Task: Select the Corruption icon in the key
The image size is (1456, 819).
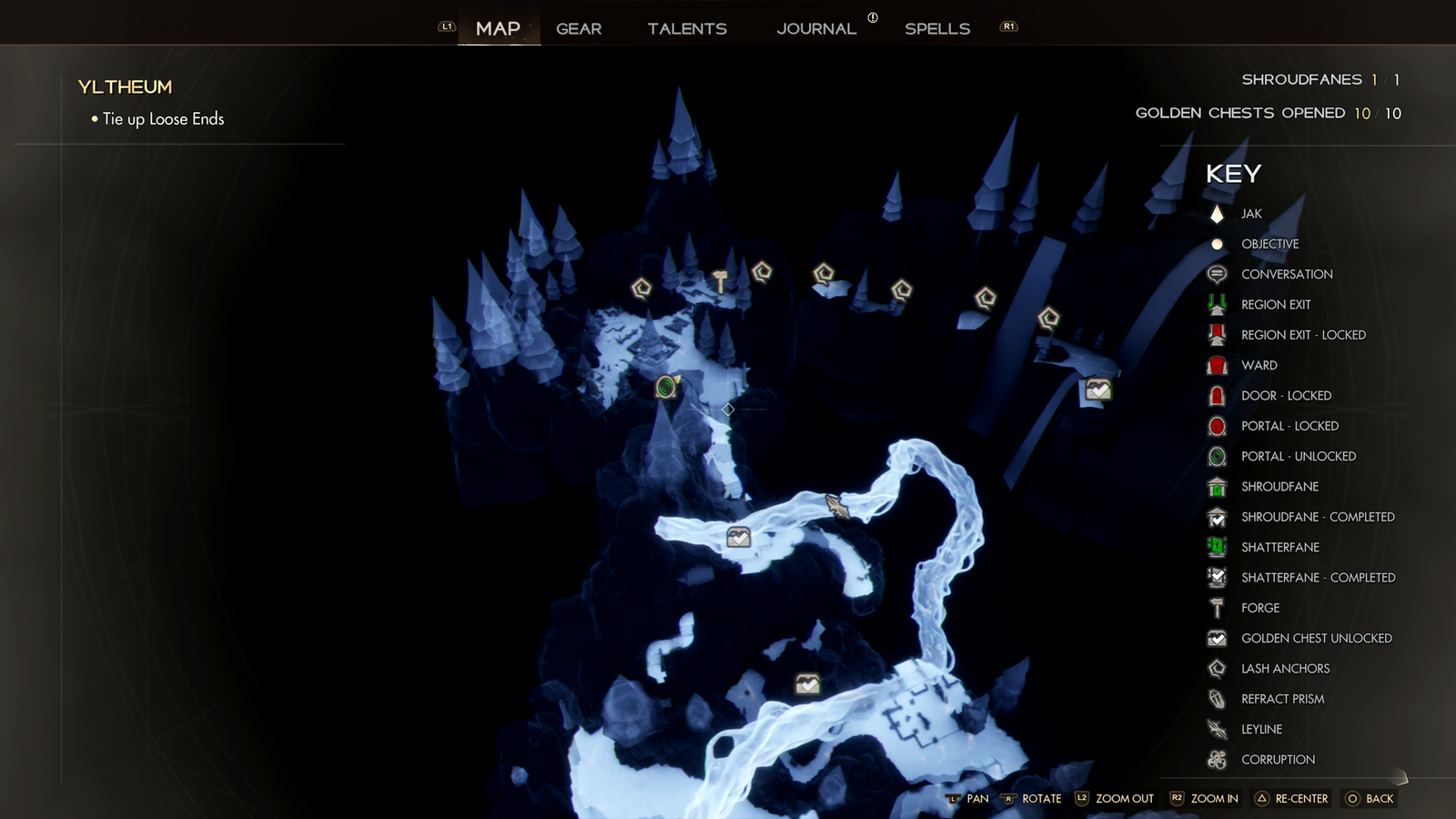Action: (x=1217, y=759)
